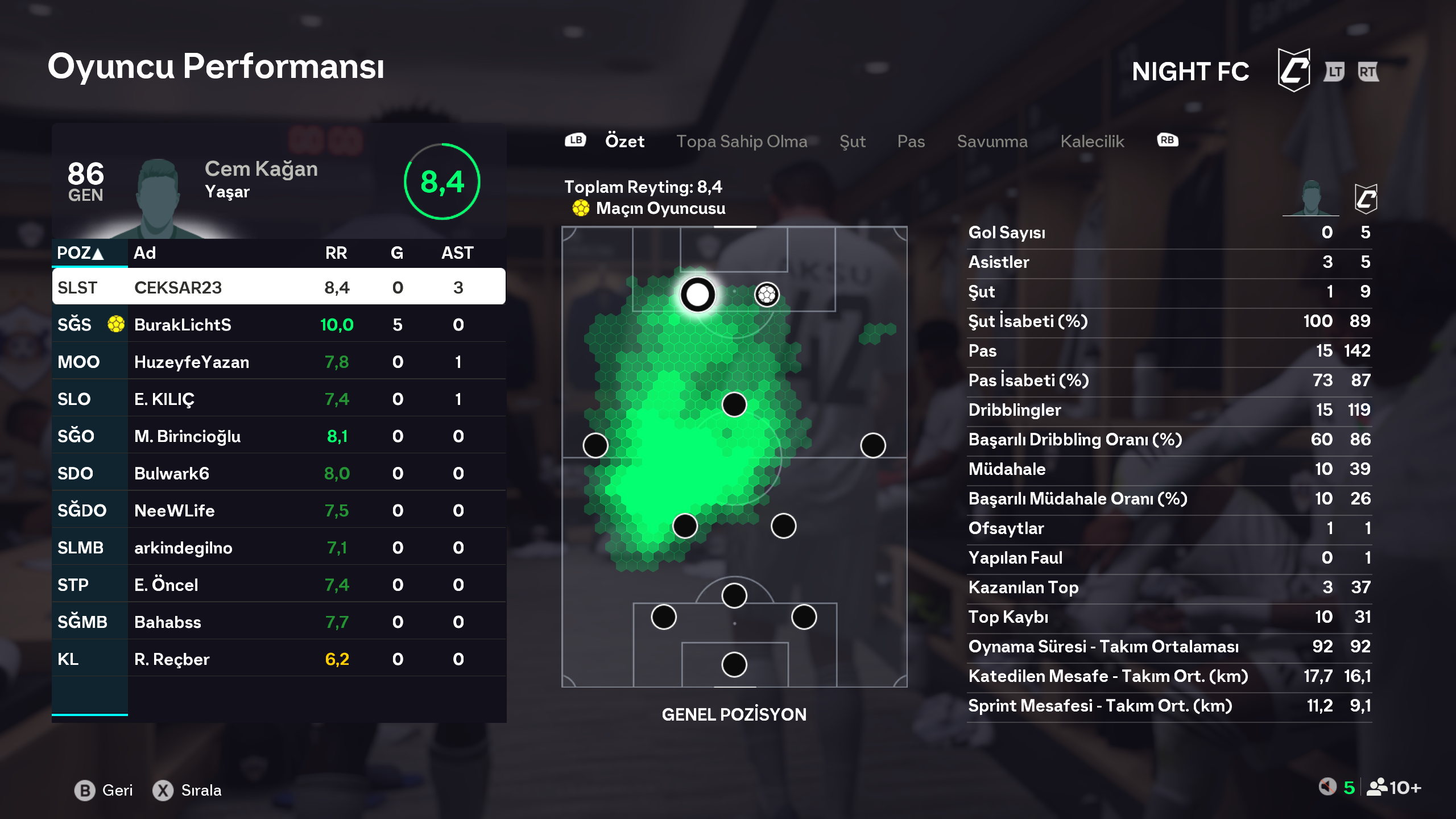Select the Özet tab

coord(624,141)
